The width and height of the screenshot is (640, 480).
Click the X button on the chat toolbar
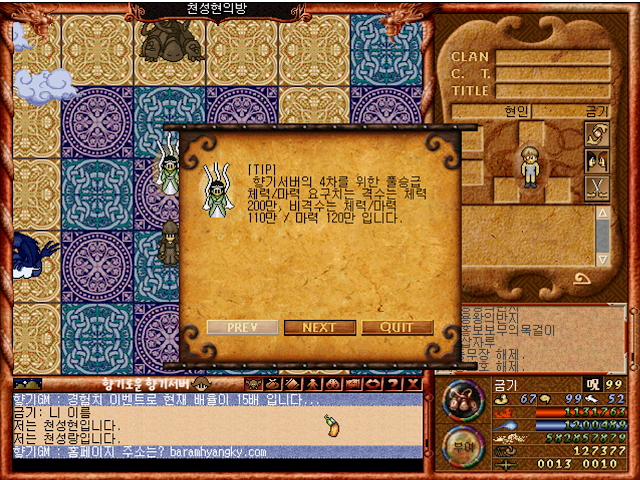[410, 384]
